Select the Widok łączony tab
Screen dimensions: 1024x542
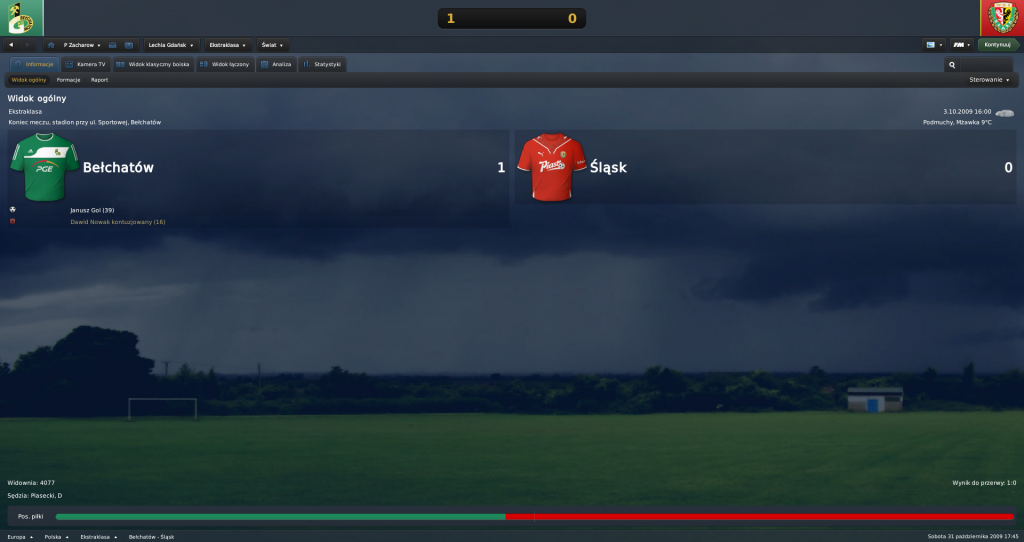pyautogui.click(x=224, y=64)
